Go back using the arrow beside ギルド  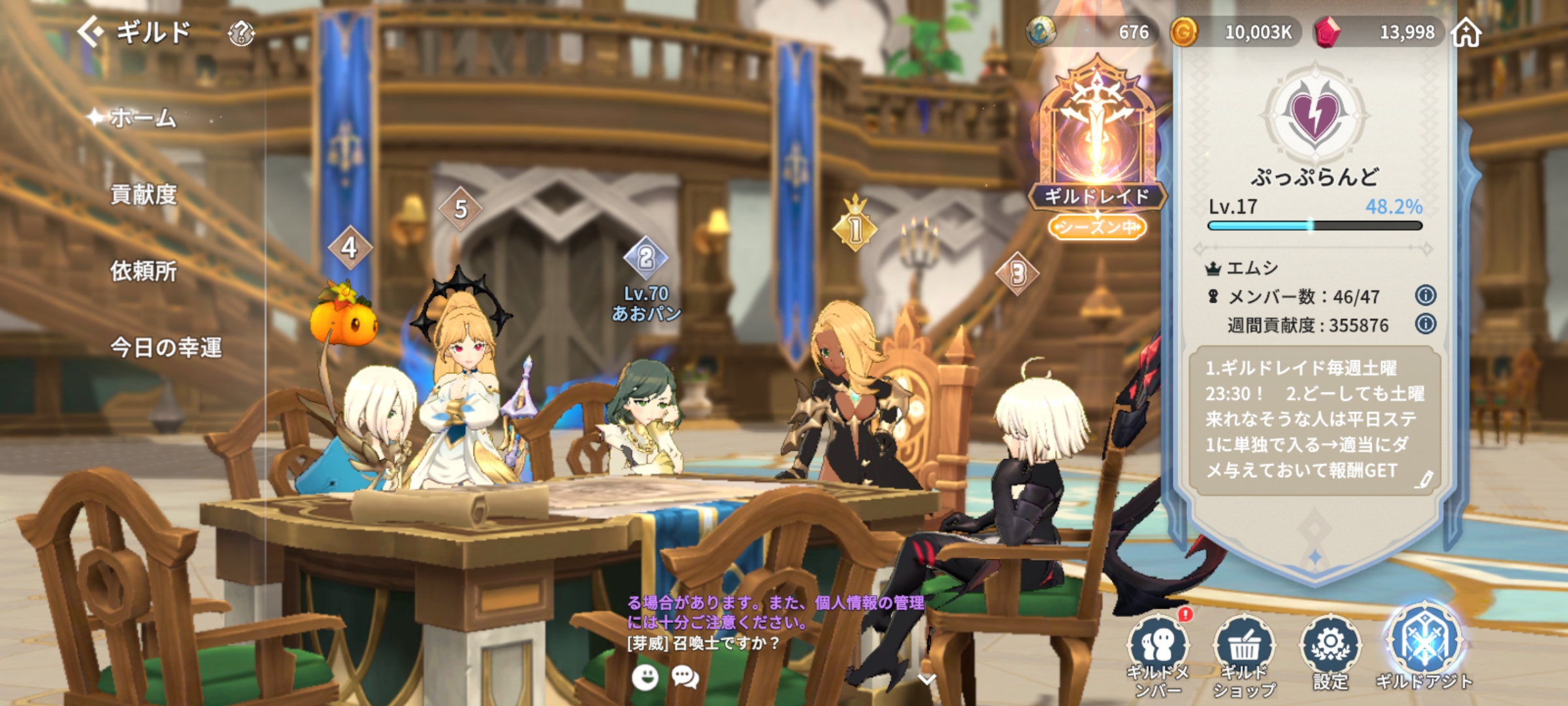pos(91,31)
